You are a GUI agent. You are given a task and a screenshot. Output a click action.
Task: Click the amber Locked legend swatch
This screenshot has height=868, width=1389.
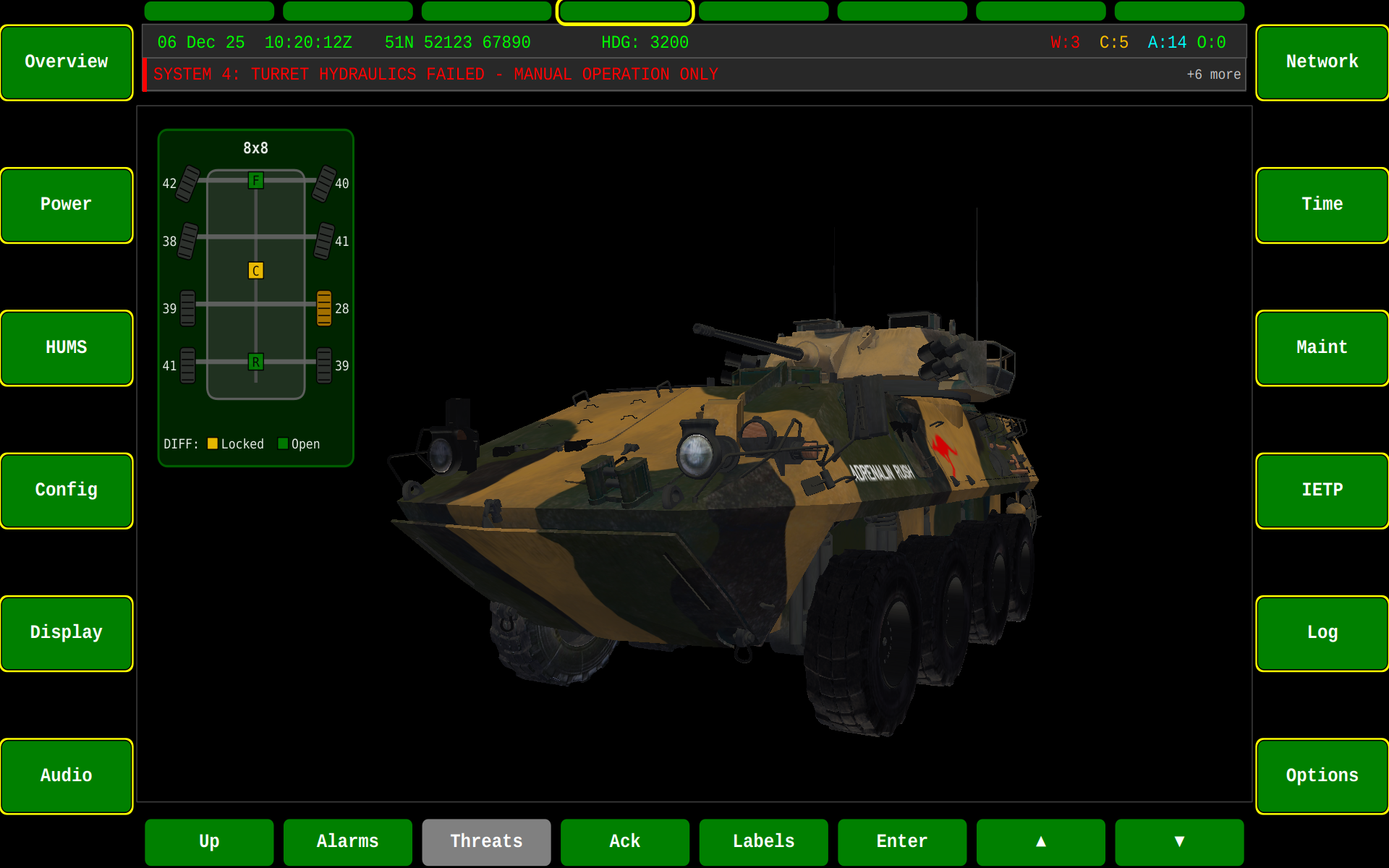[213, 443]
